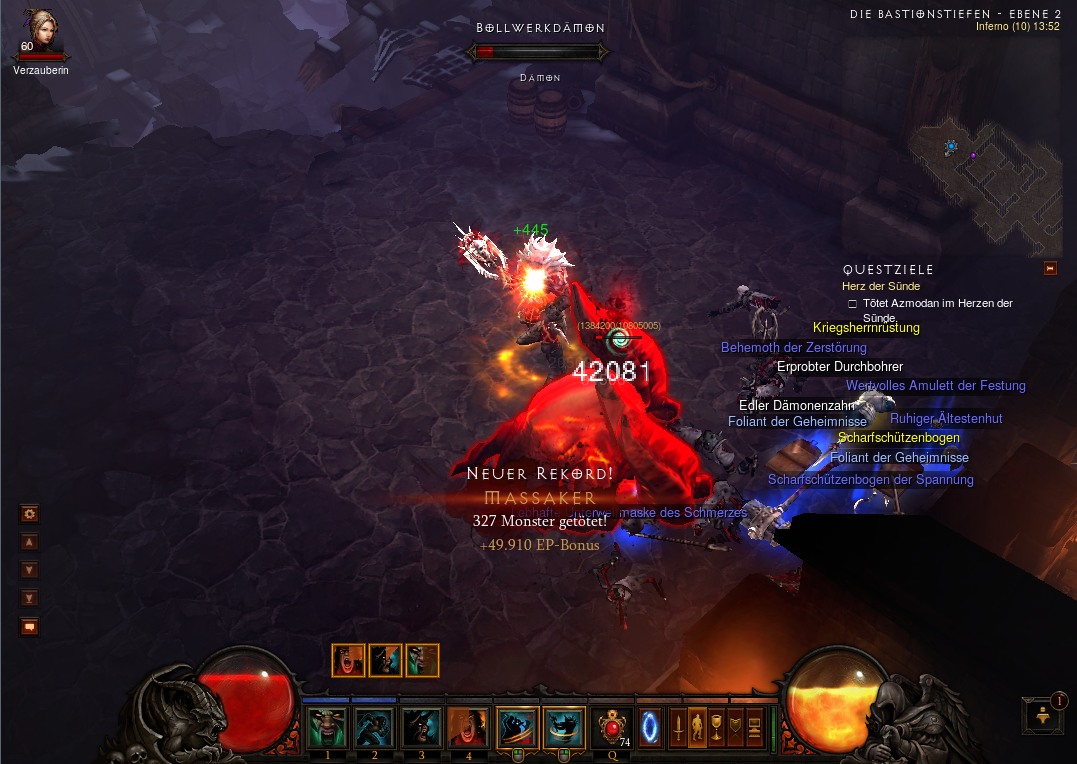Open the game menu computer button

tap(753, 726)
